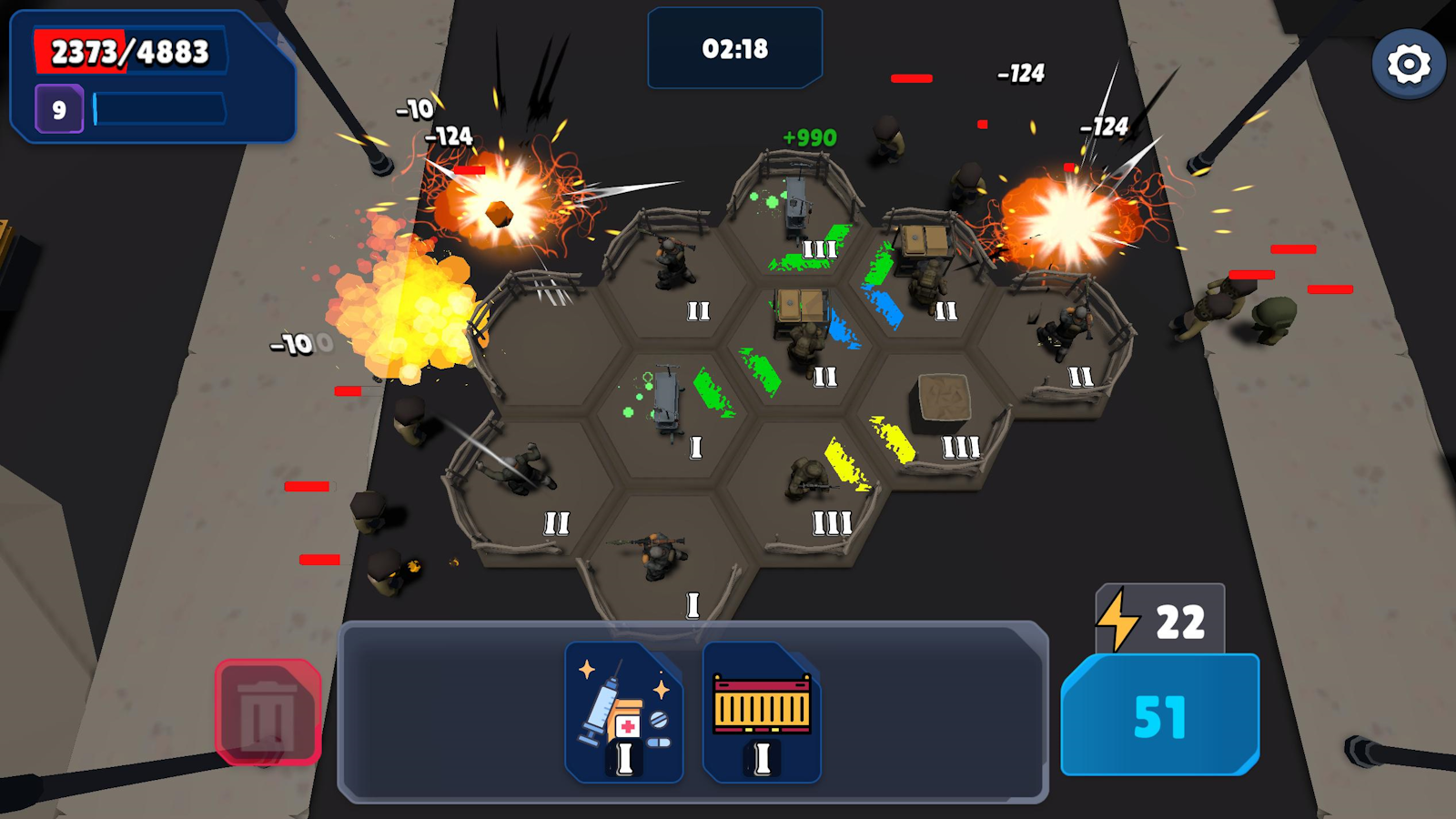
Task: Select the tier I machine gun emplacement hex
Action: point(669,400)
